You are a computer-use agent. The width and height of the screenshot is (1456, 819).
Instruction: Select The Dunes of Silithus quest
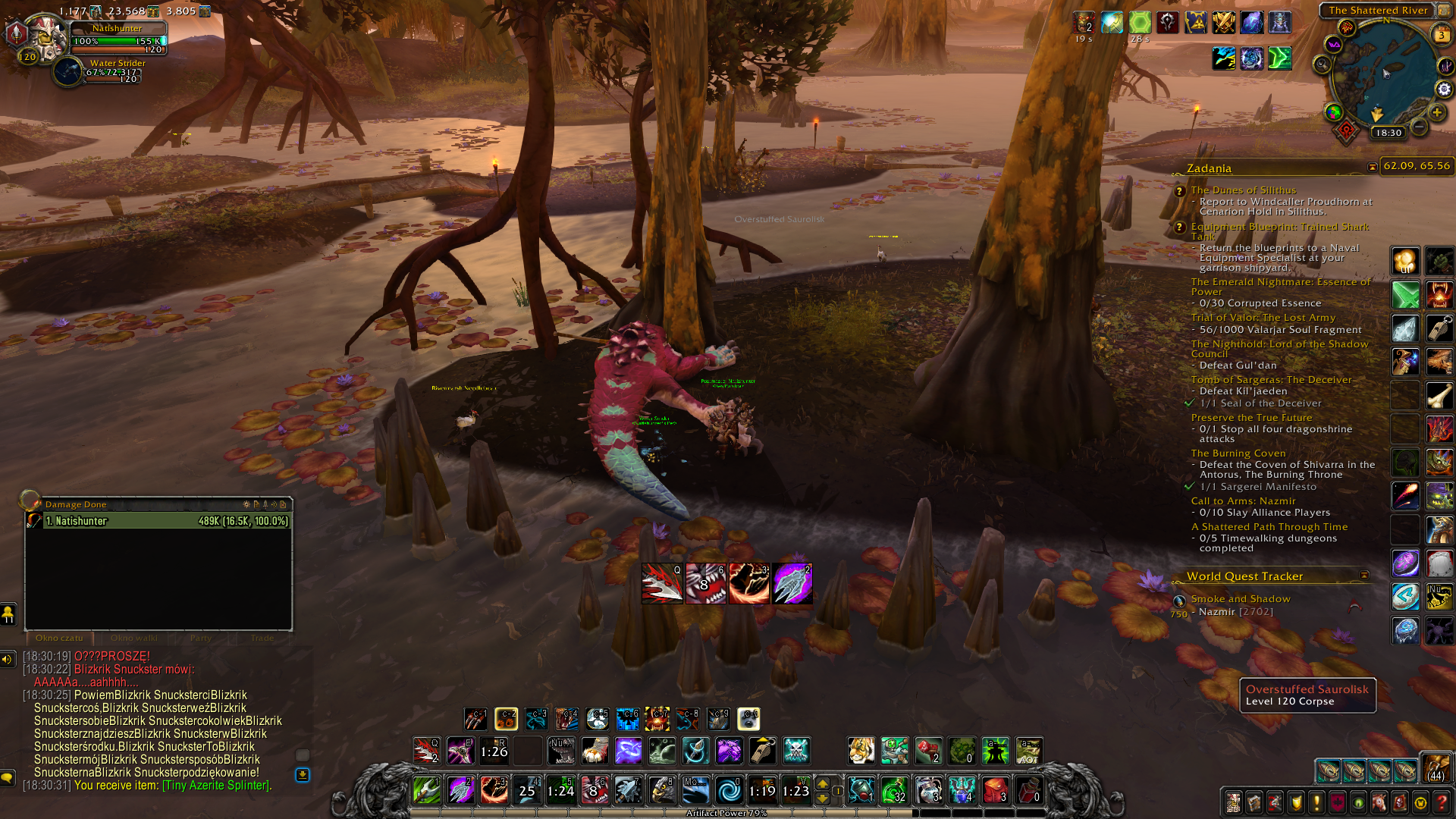(1243, 190)
